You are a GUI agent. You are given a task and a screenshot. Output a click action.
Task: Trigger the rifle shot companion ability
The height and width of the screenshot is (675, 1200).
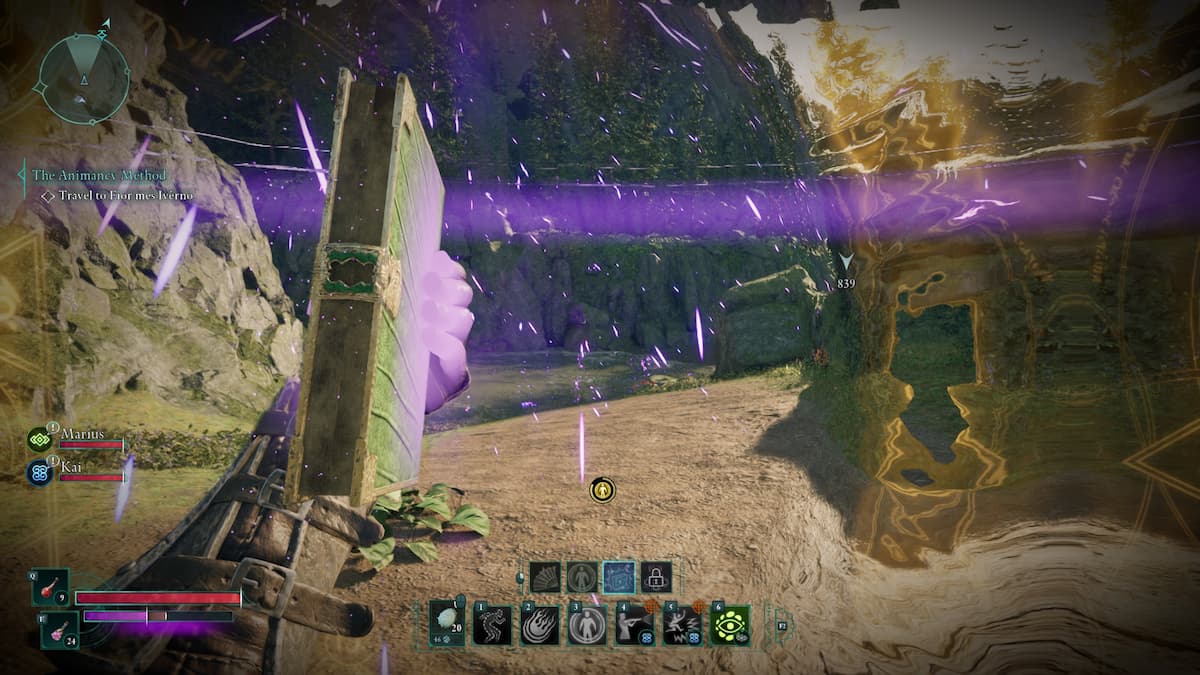pyautogui.click(x=634, y=625)
